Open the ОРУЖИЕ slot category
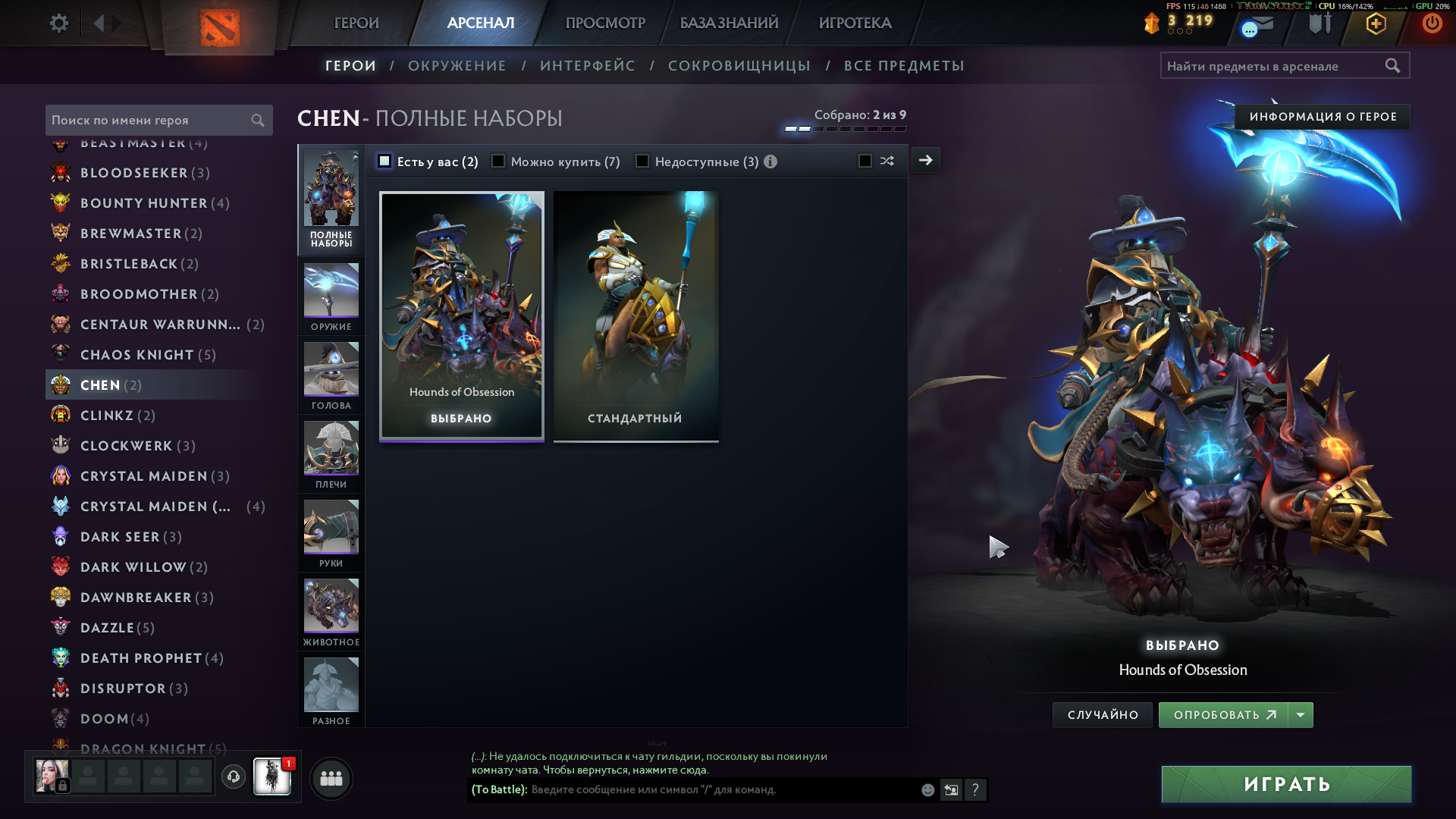Screen dimensions: 1456x819 (331, 297)
